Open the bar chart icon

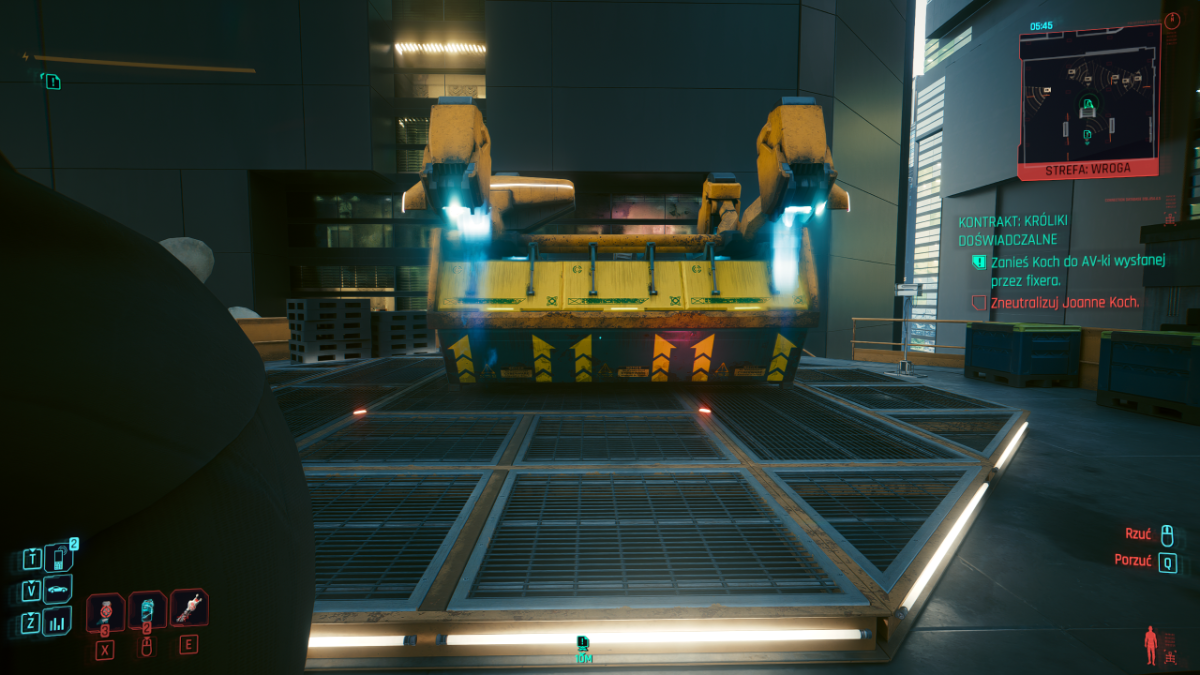pos(60,623)
